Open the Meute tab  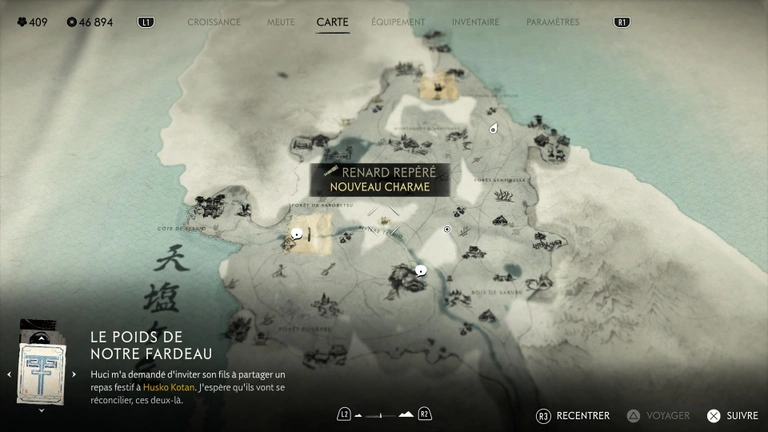pyautogui.click(x=280, y=21)
